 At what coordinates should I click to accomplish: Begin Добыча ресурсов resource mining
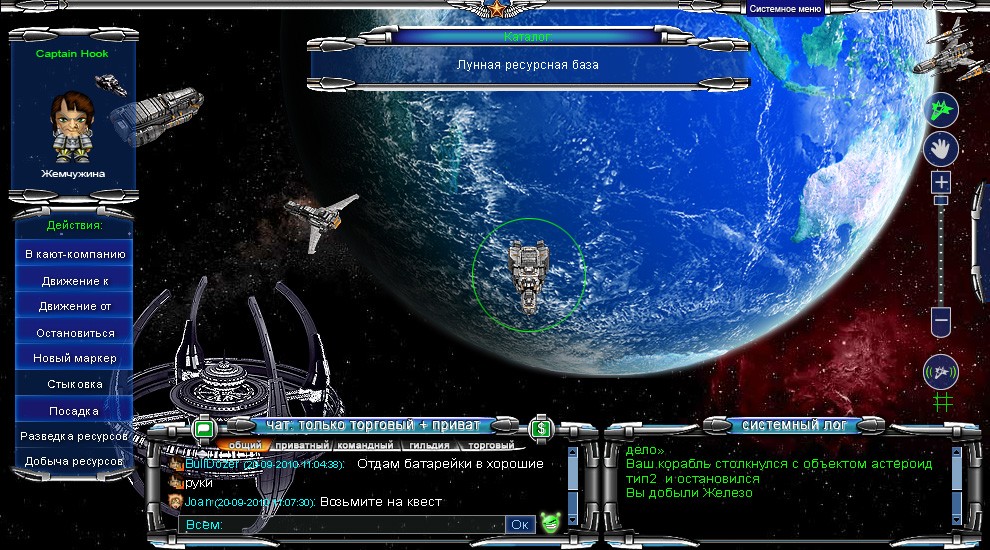point(75,461)
